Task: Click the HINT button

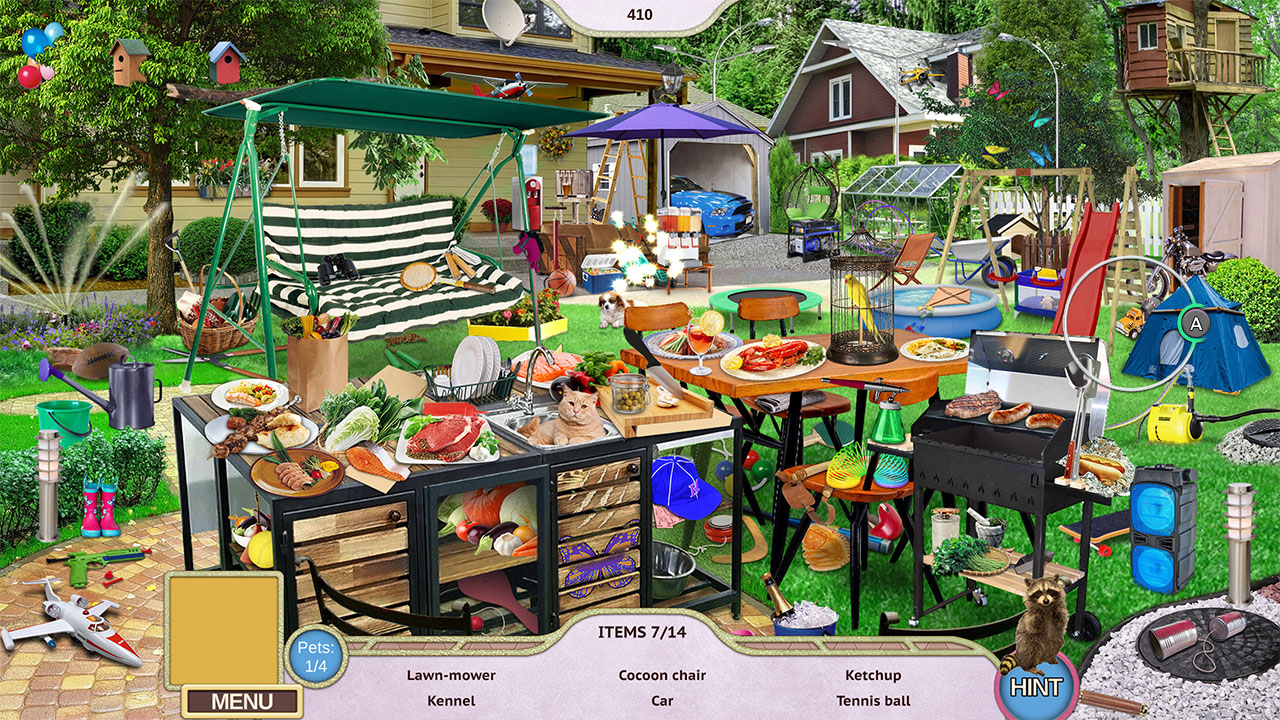Action: 1037,686
